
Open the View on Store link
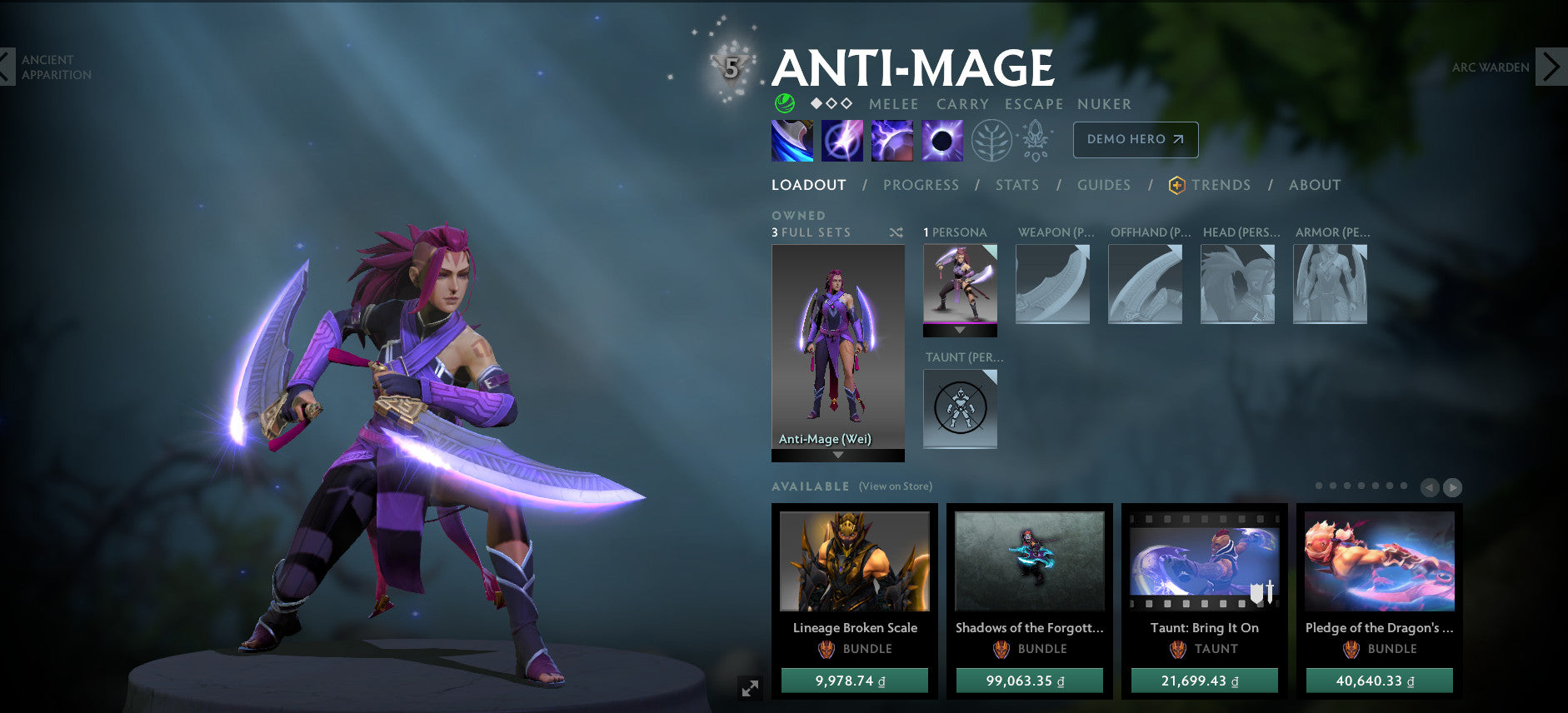click(x=895, y=486)
